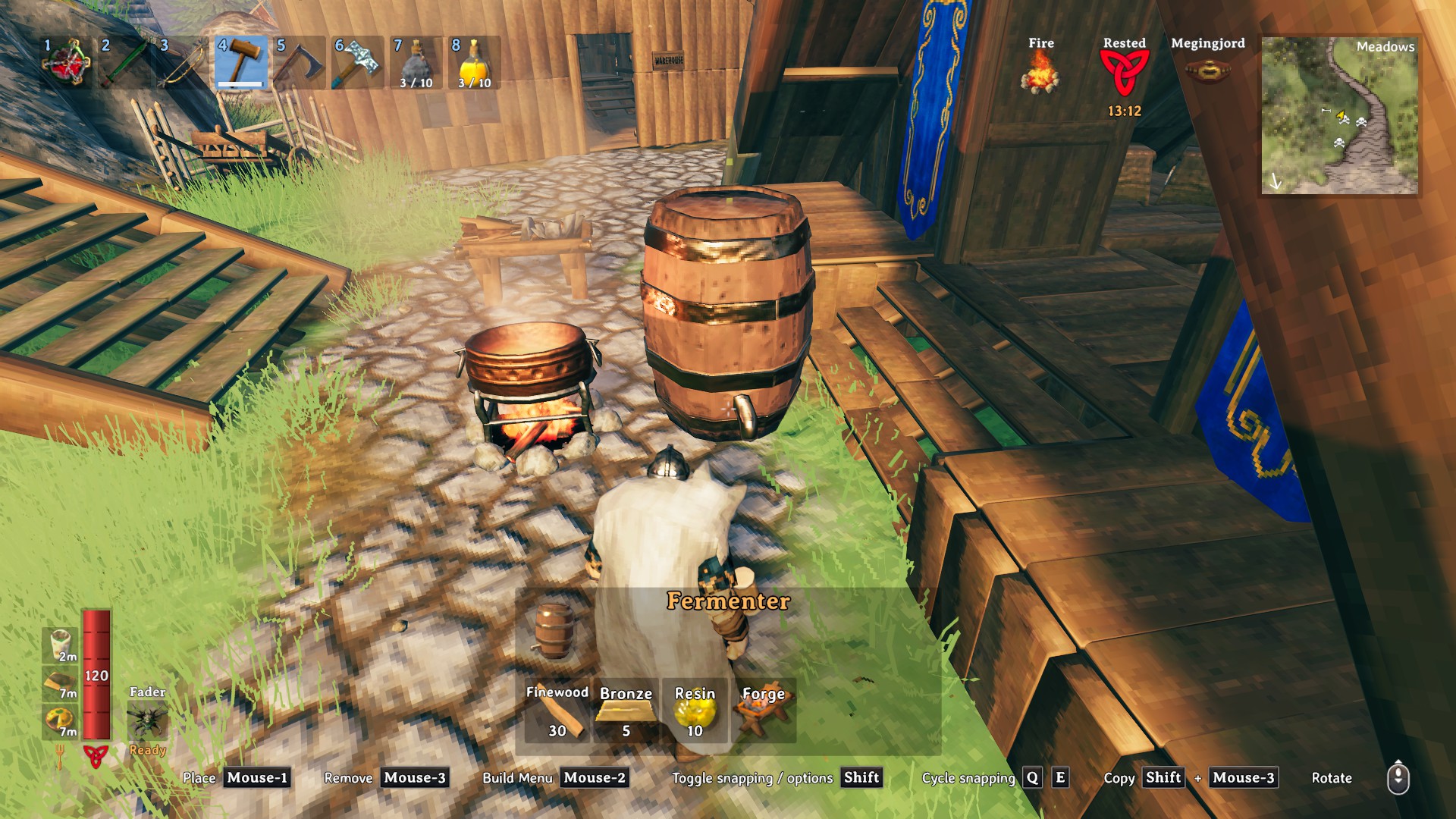
Task: Equip the green sword in hotbar slot 2
Action: 125,63
